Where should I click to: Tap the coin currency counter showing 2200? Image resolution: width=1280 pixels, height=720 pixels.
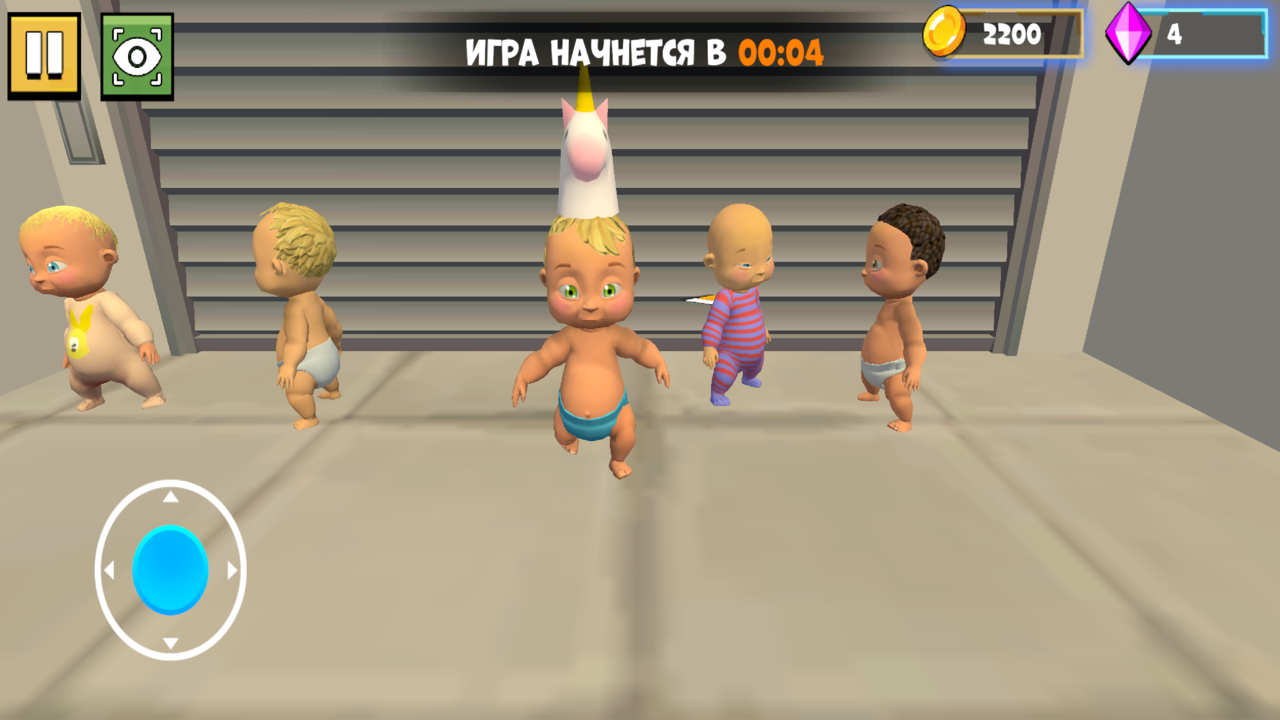tap(1010, 34)
